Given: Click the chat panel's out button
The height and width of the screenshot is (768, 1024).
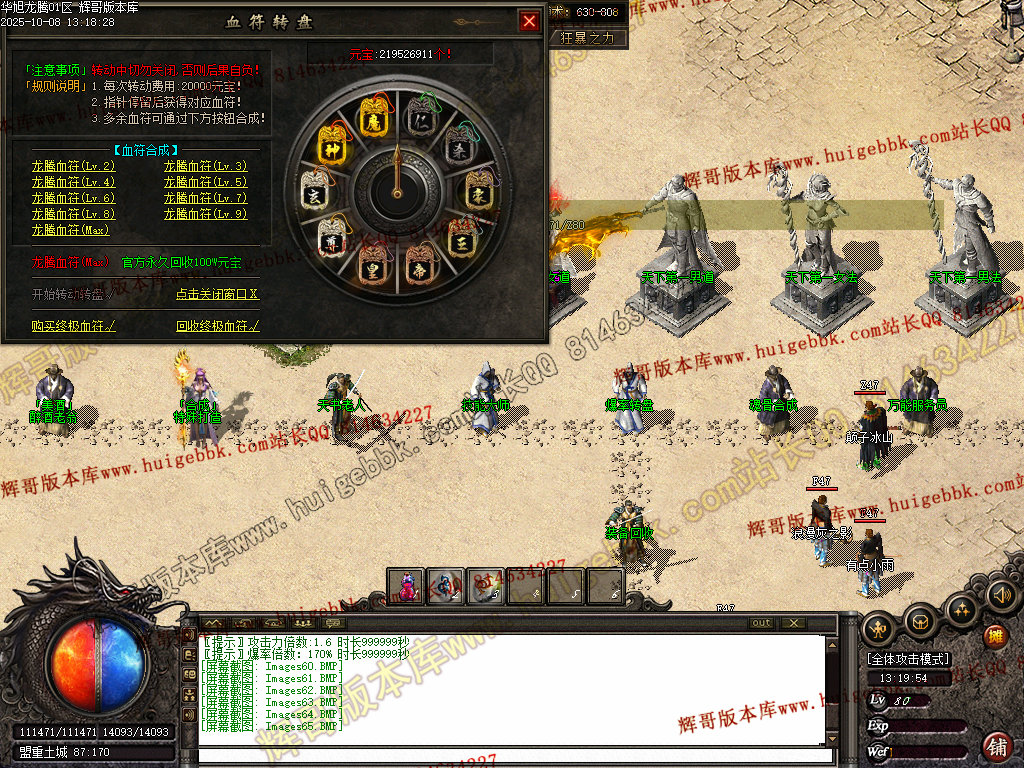Looking at the screenshot, I should (762, 623).
